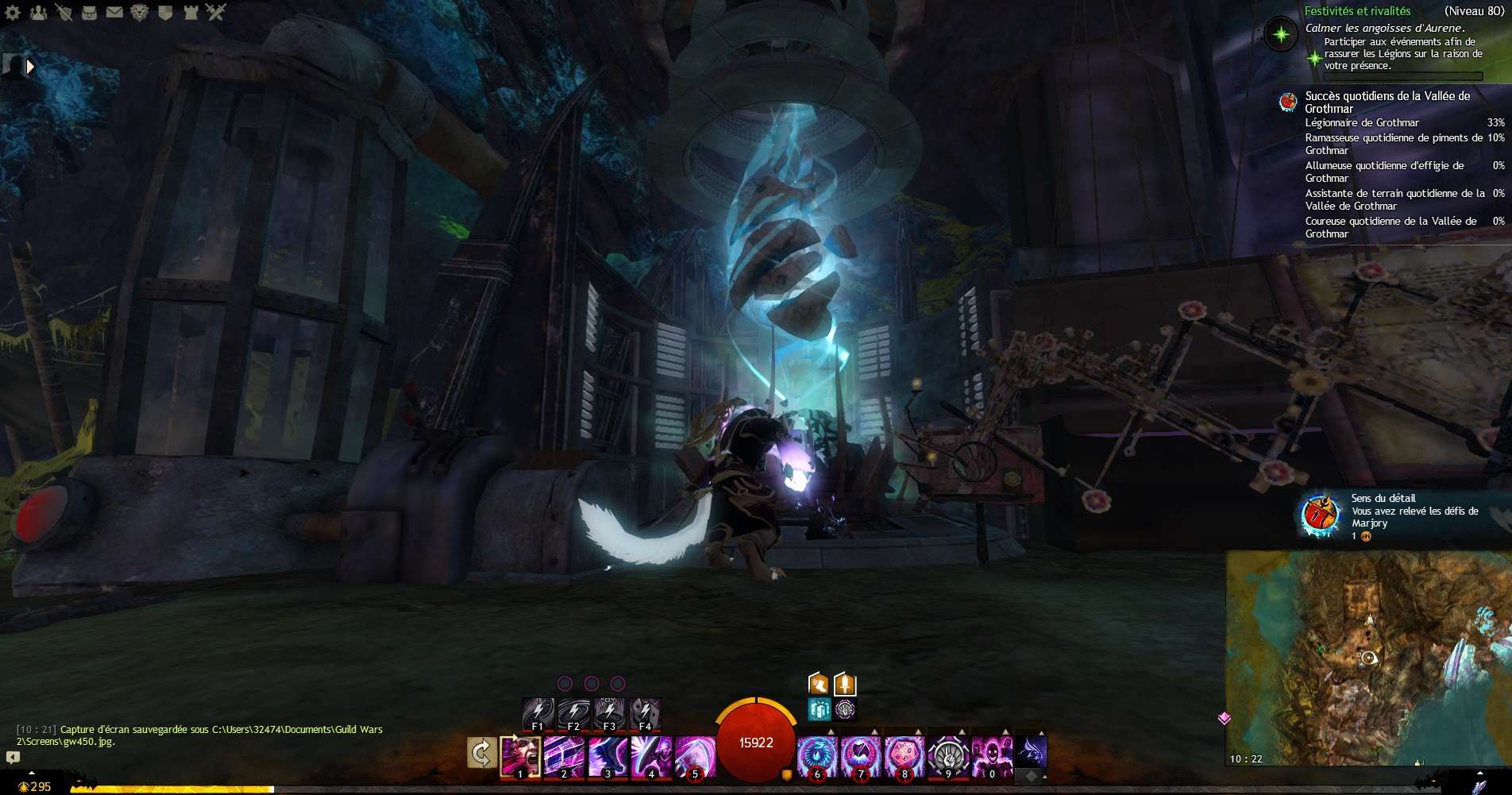Image resolution: width=1512 pixels, height=795 pixels.
Task: Open the inventory bag icon
Action: 89,12
